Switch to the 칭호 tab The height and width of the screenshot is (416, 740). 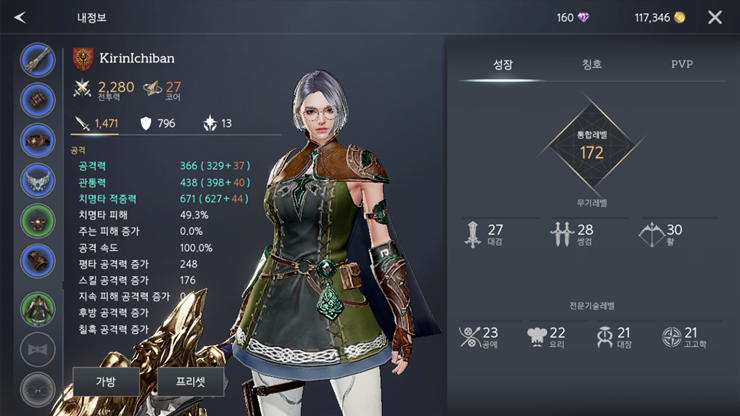coord(592,64)
